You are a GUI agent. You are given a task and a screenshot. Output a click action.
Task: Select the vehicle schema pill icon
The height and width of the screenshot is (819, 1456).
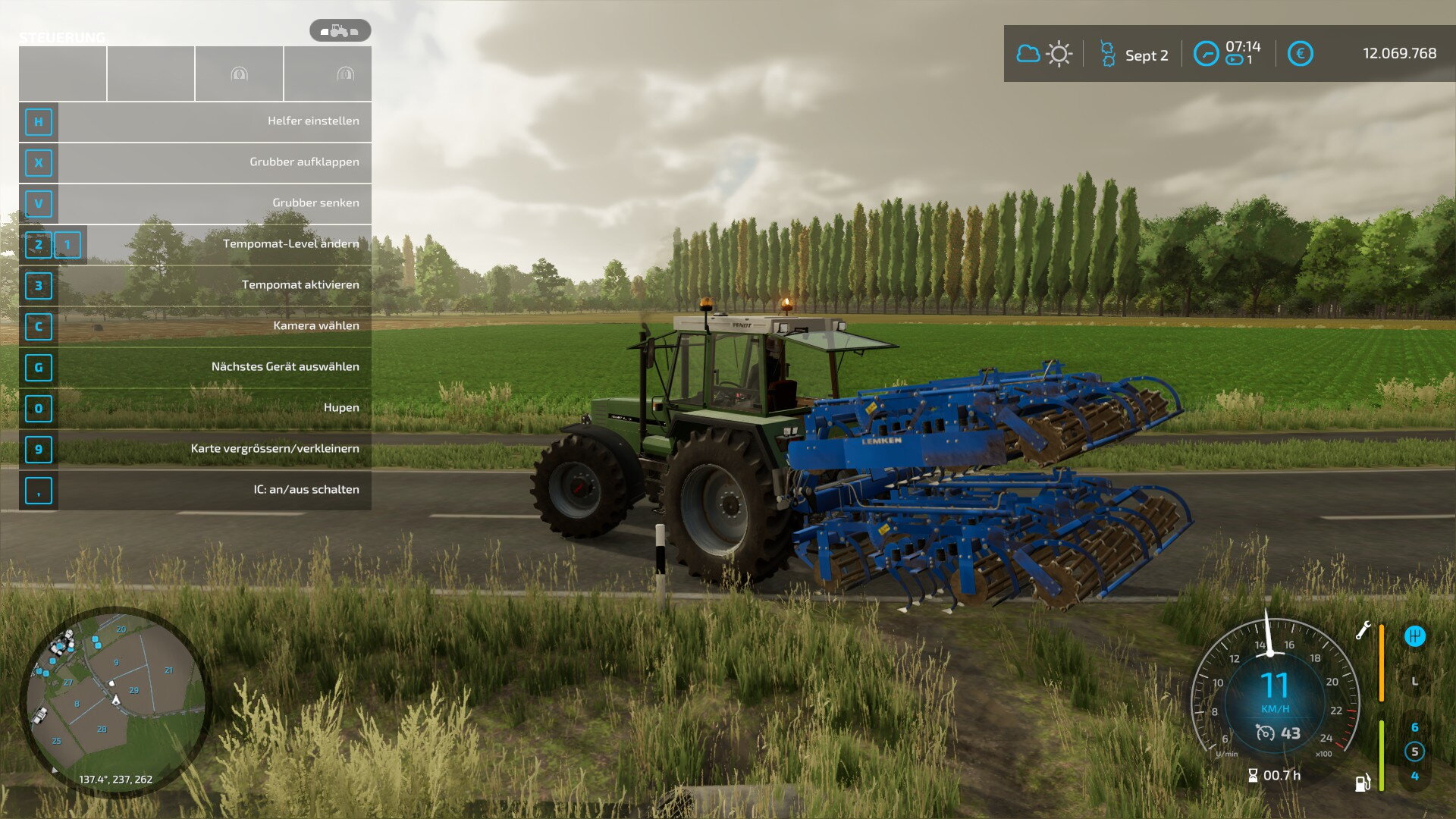coord(340,31)
